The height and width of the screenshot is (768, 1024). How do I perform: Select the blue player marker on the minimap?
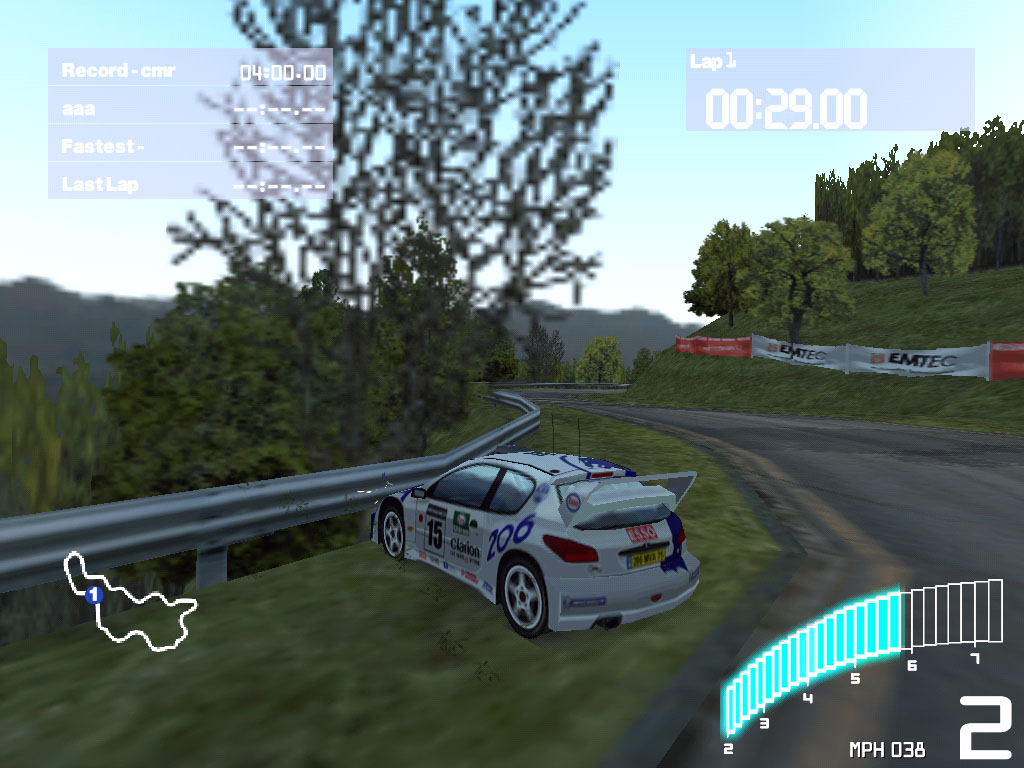(x=94, y=595)
